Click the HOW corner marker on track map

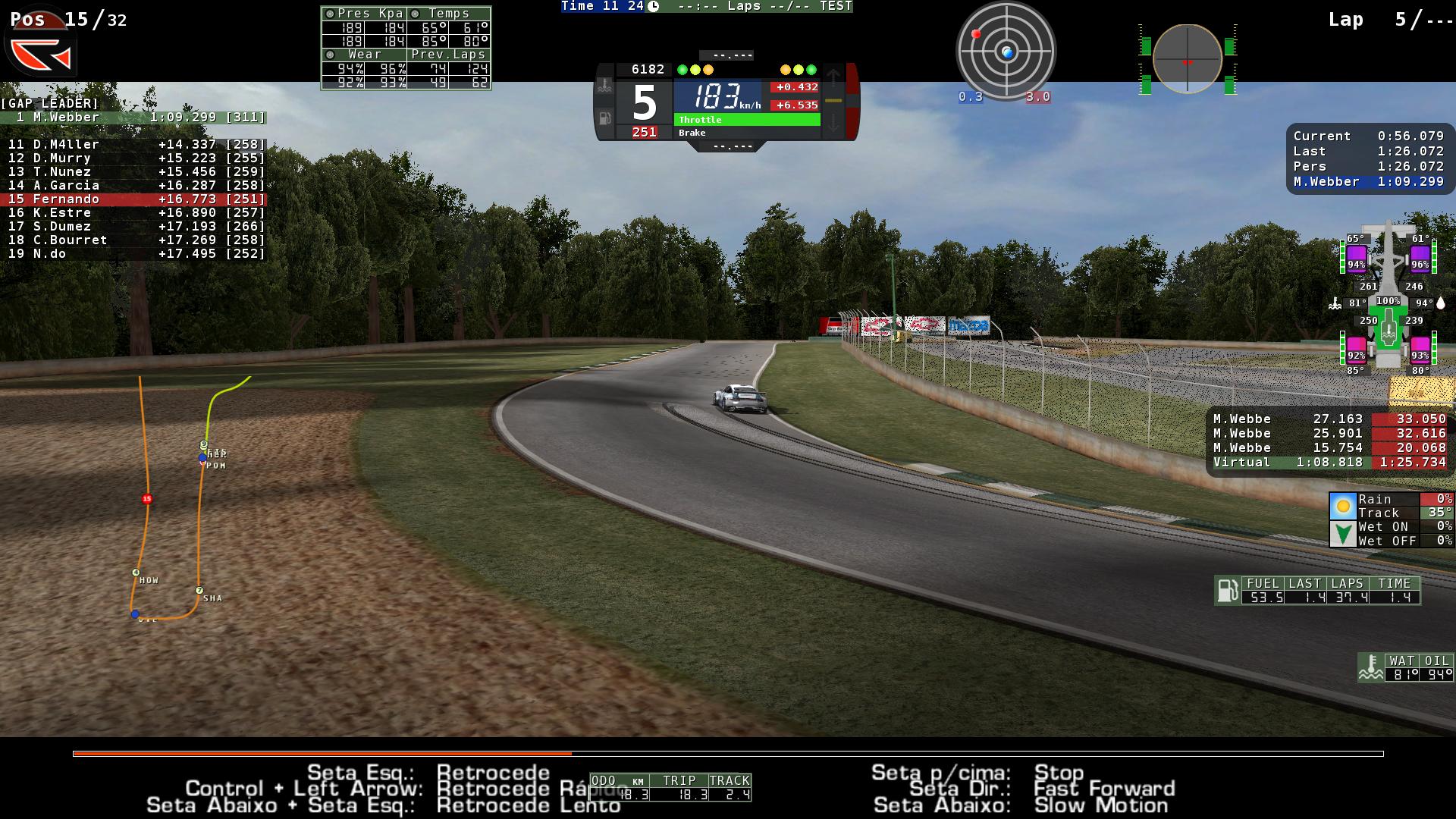click(136, 573)
